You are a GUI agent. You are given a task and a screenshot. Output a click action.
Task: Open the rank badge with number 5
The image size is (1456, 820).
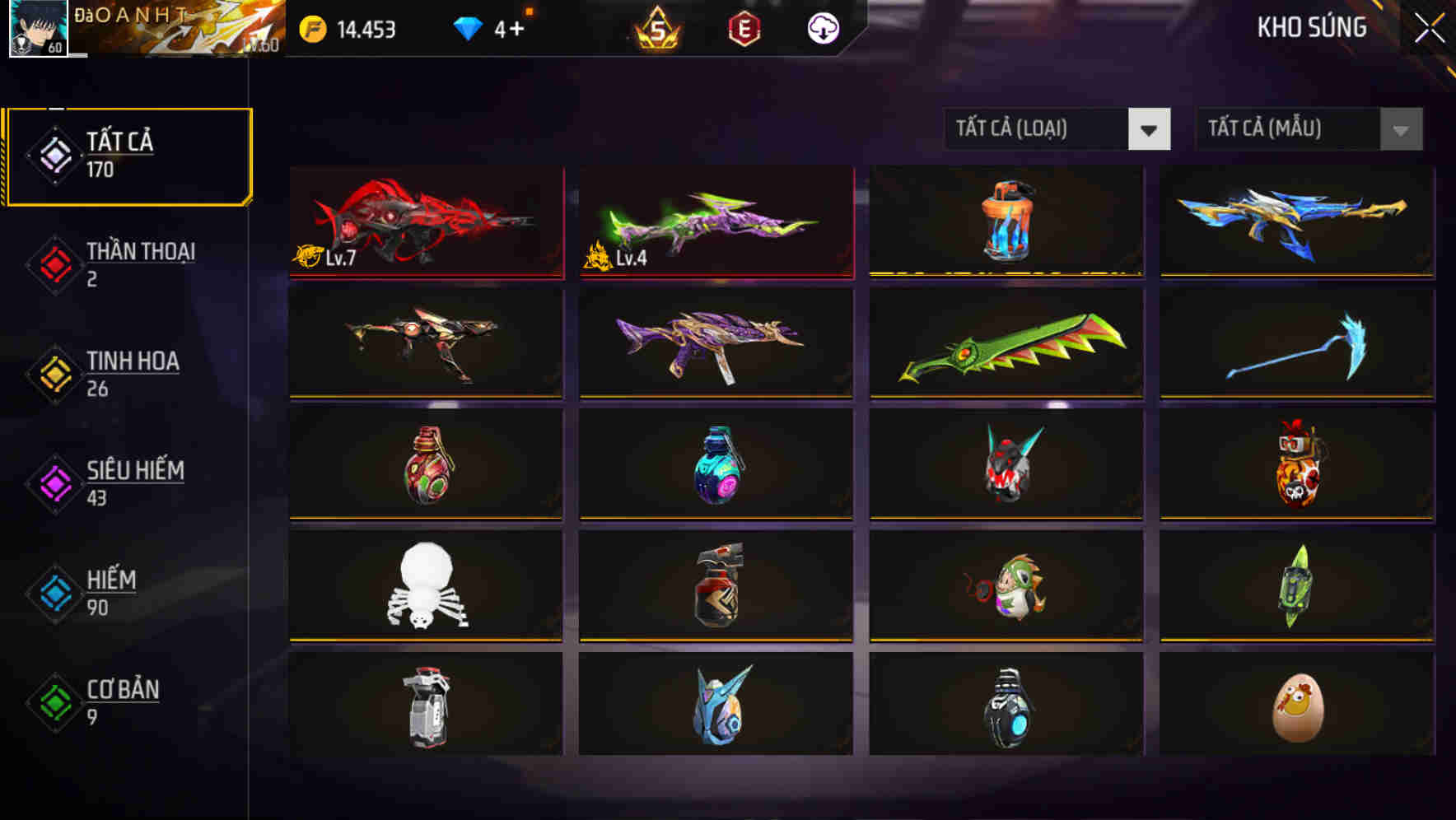[659, 27]
